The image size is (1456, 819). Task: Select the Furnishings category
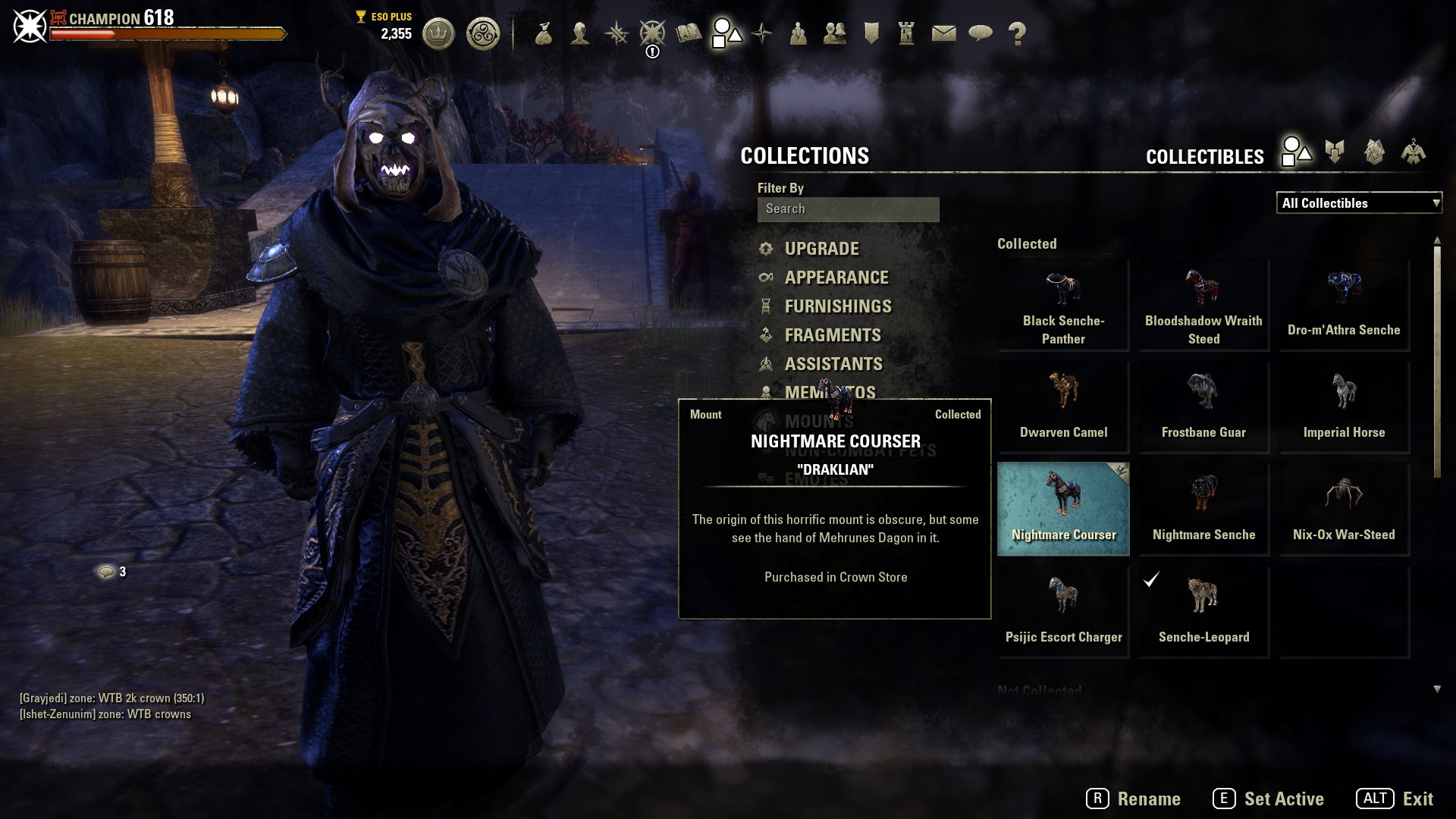pos(838,306)
